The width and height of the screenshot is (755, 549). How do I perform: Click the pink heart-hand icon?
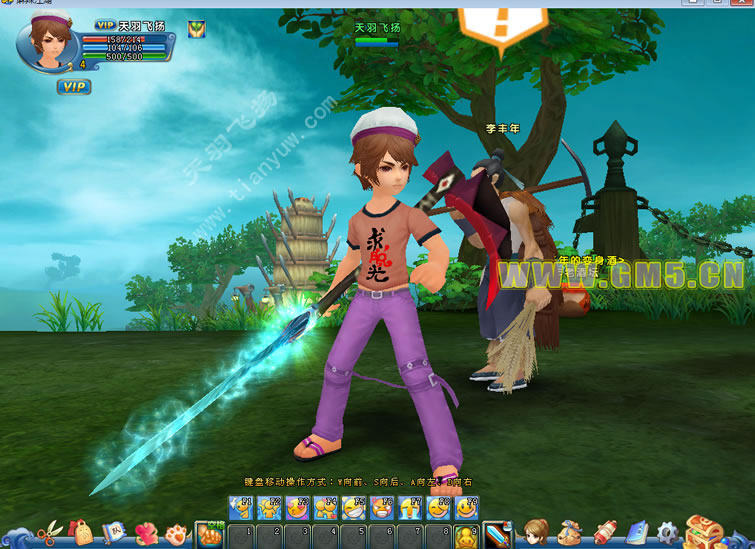146,531
